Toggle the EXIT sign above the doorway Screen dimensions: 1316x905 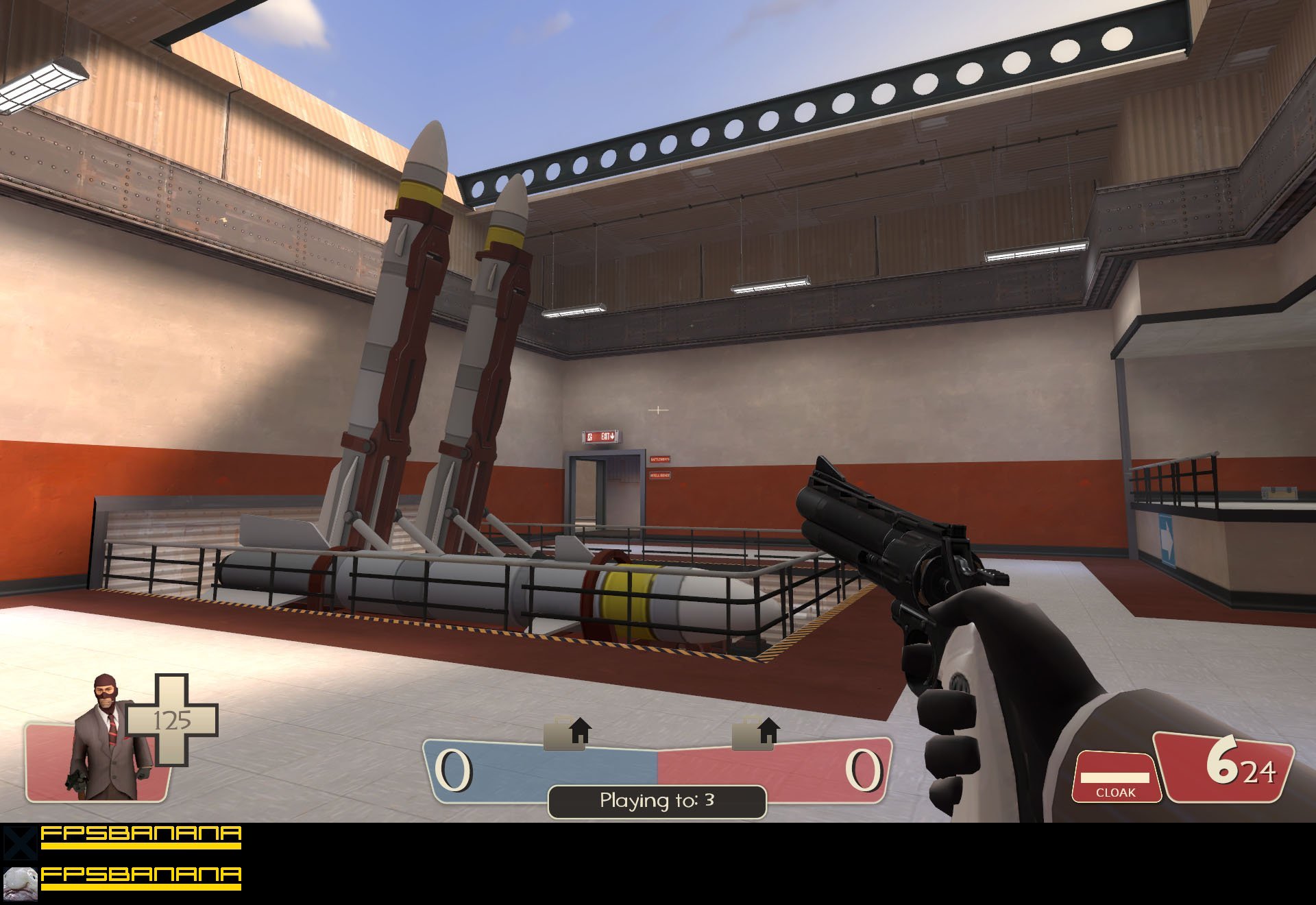pyautogui.click(x=602, y=437)
